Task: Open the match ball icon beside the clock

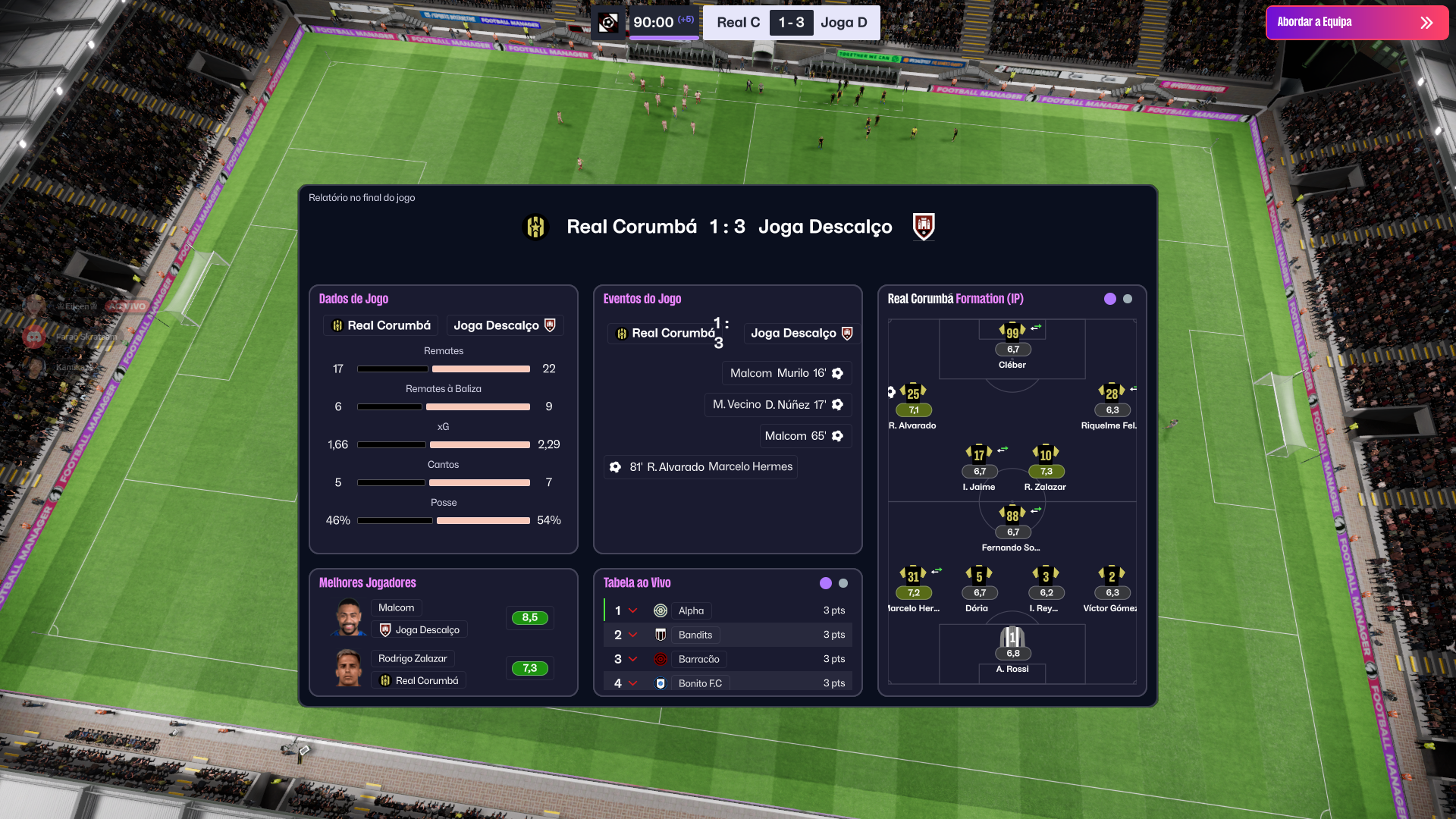Action: click(x=608, y=23)
